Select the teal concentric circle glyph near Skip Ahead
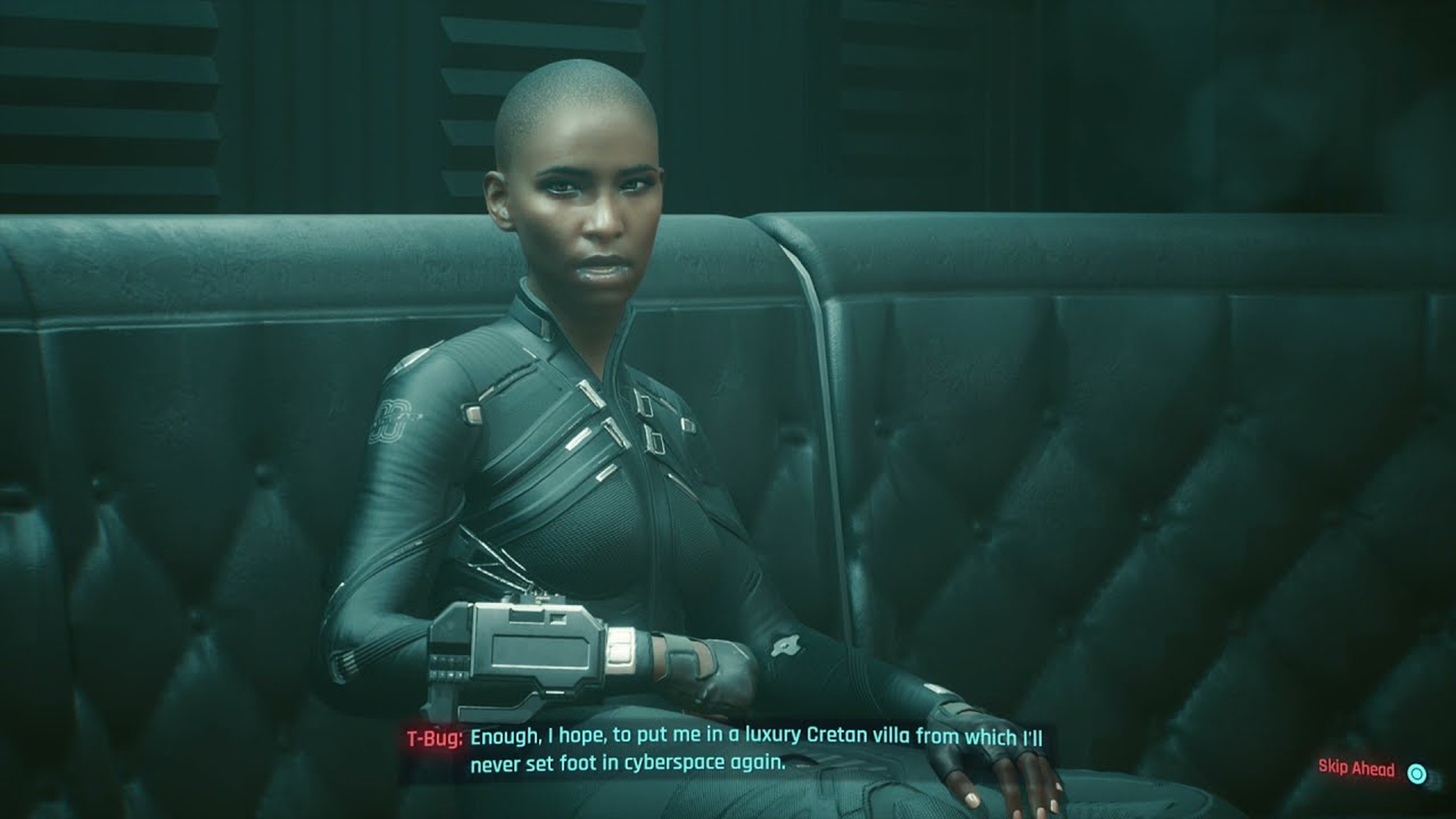The height and width of the screenshot is (819, 1456). 1417,774
